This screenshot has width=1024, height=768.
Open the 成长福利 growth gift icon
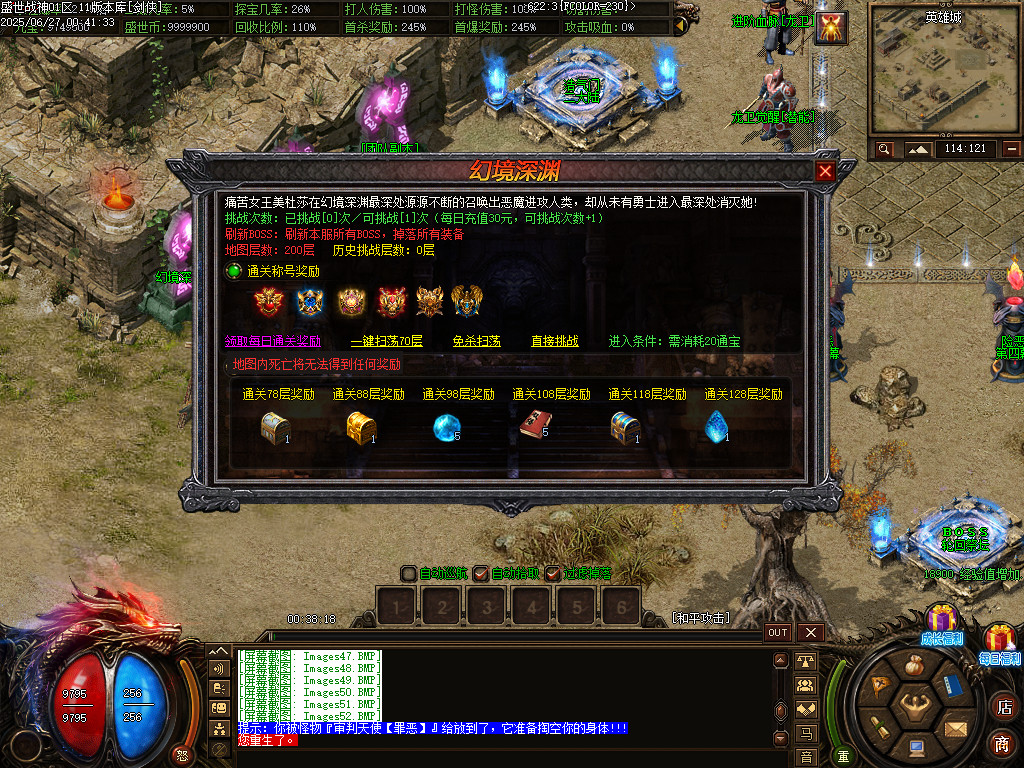pos(940,620)
